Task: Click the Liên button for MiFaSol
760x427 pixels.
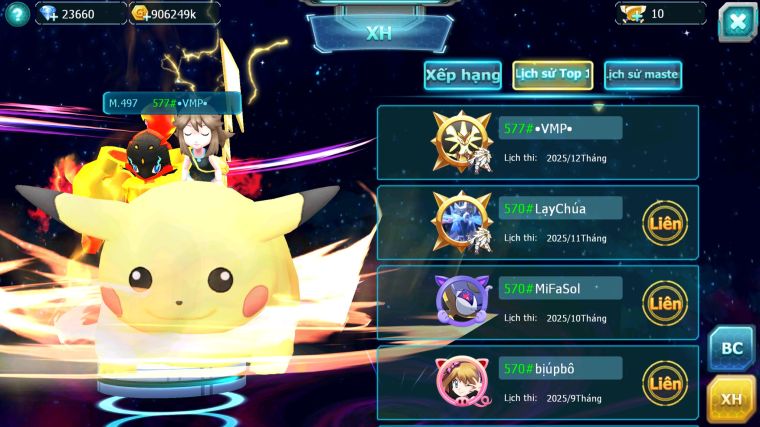Action: [665, 302]
